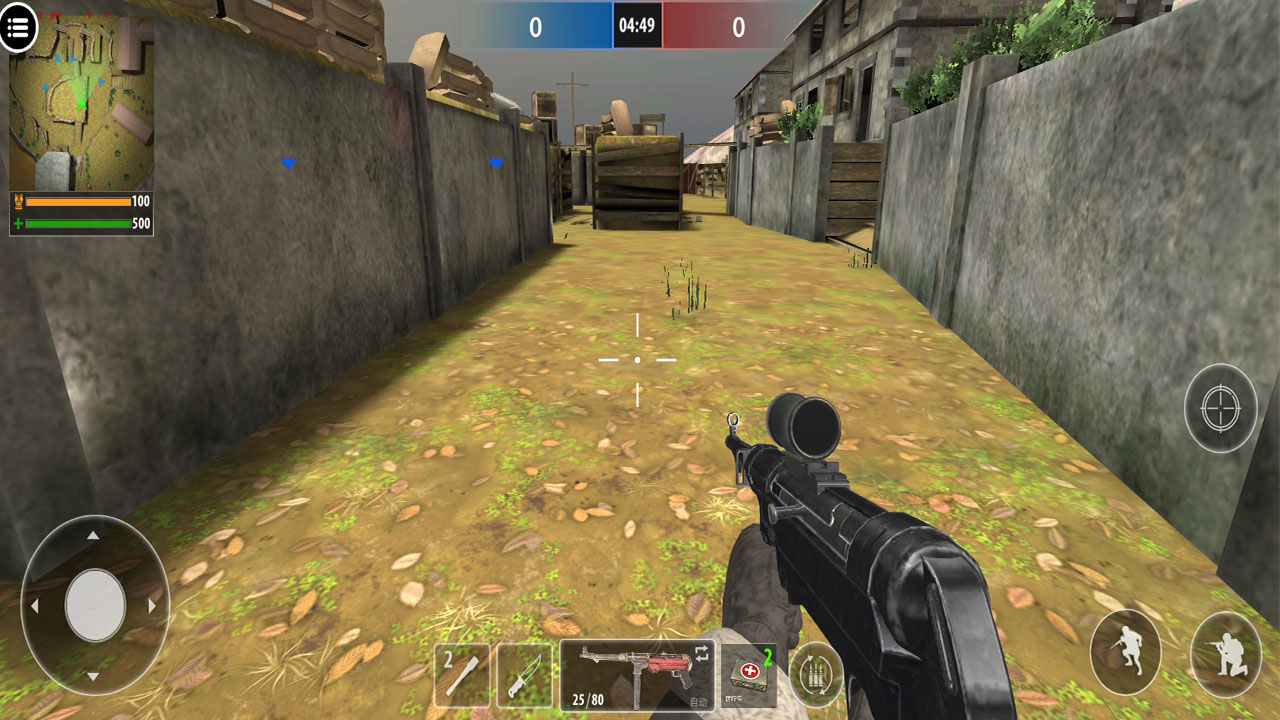Tap the submachine gun weapon slot
Screen dimensions: 1280x720
(637, 675)
